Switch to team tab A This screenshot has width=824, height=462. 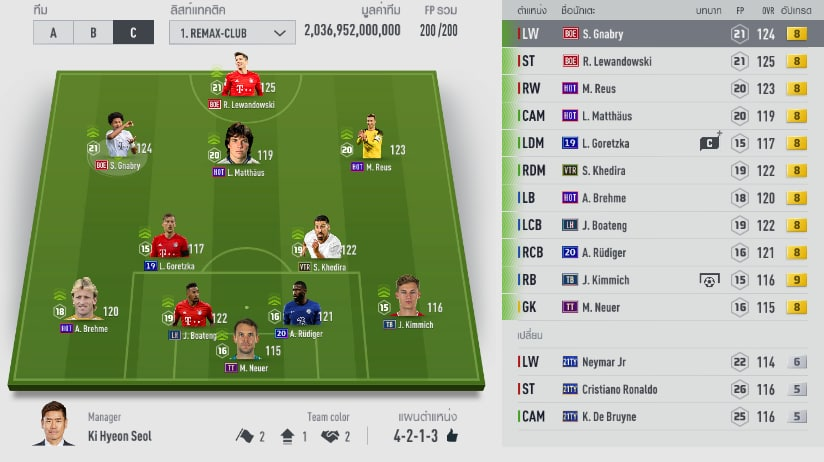54,32
